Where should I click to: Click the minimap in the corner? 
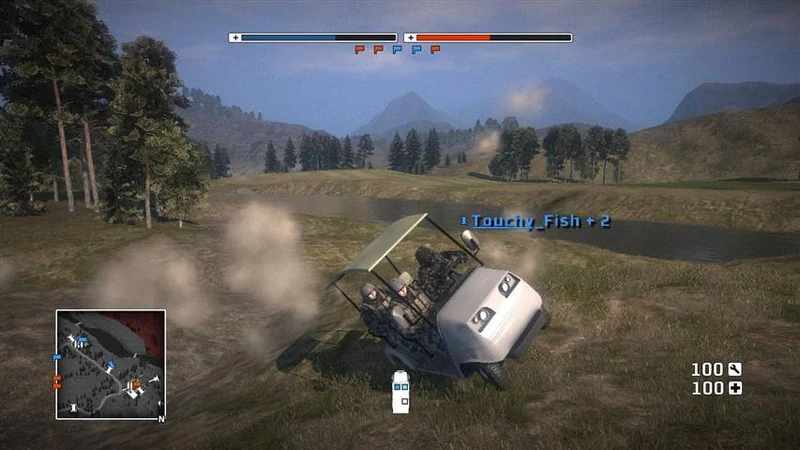[110, 364]
